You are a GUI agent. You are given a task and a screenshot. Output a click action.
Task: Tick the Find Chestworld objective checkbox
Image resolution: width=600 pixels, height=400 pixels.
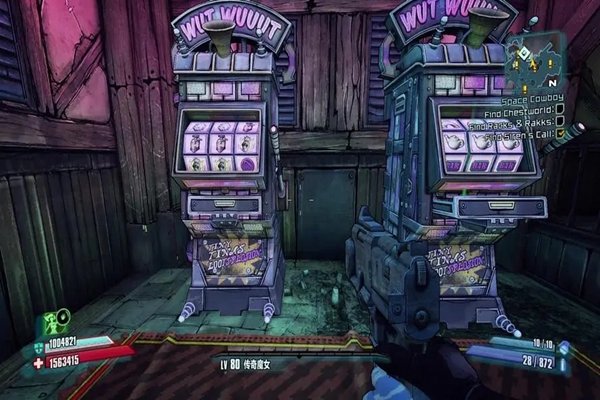pyautogui.click(x=559, y=110)
